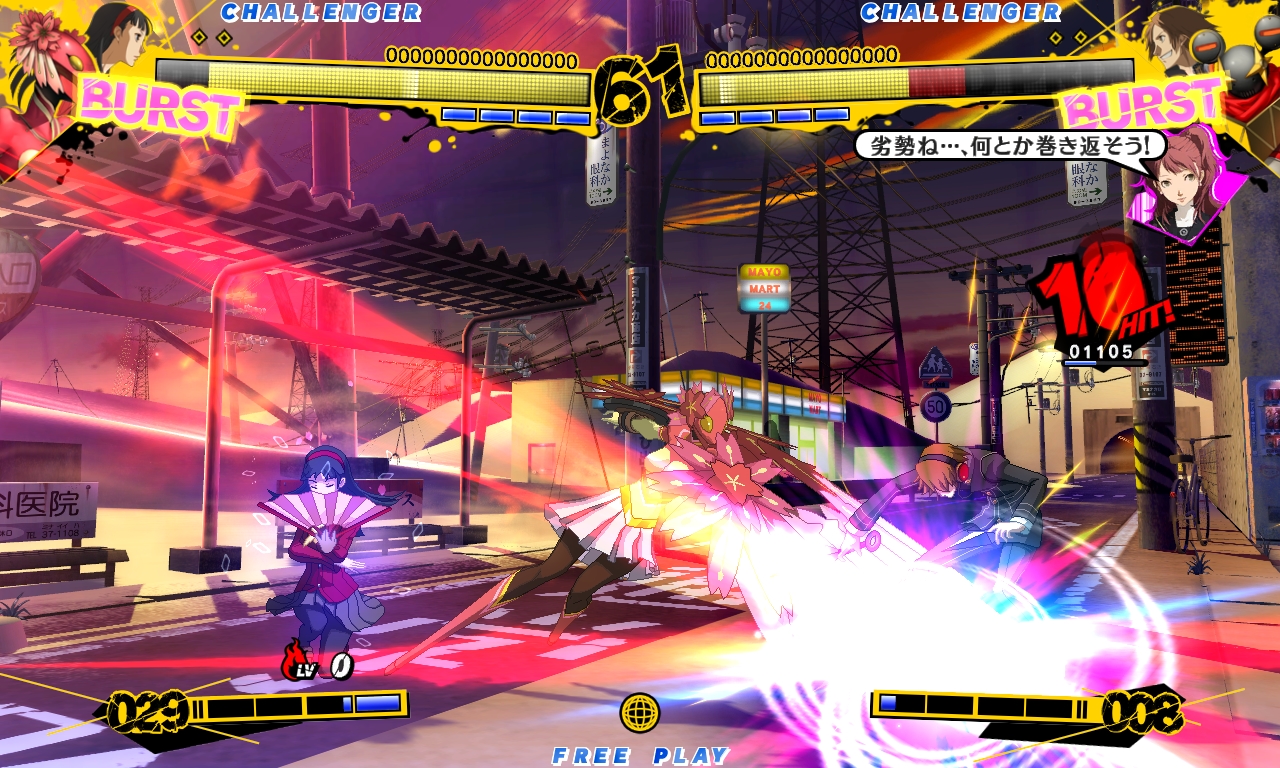Click the red flame level icon
Screen dimensions: 1280x768
point(296,661)
